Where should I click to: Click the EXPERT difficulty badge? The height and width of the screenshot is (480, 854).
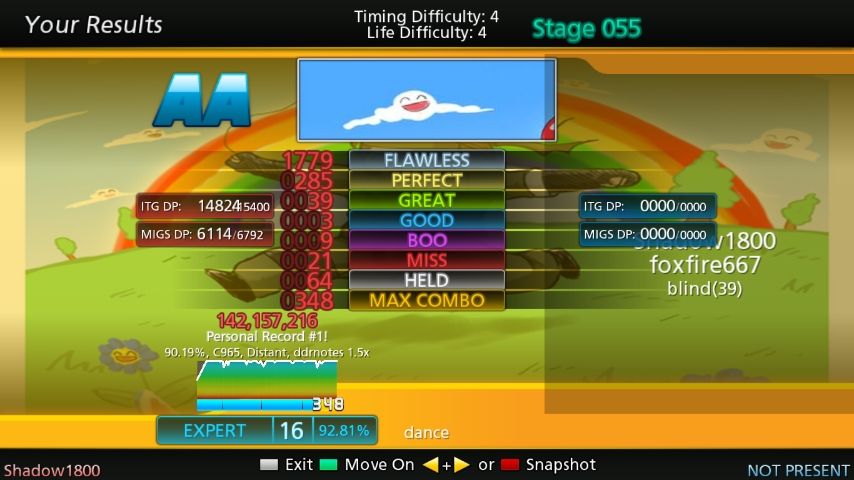(215, 431)
